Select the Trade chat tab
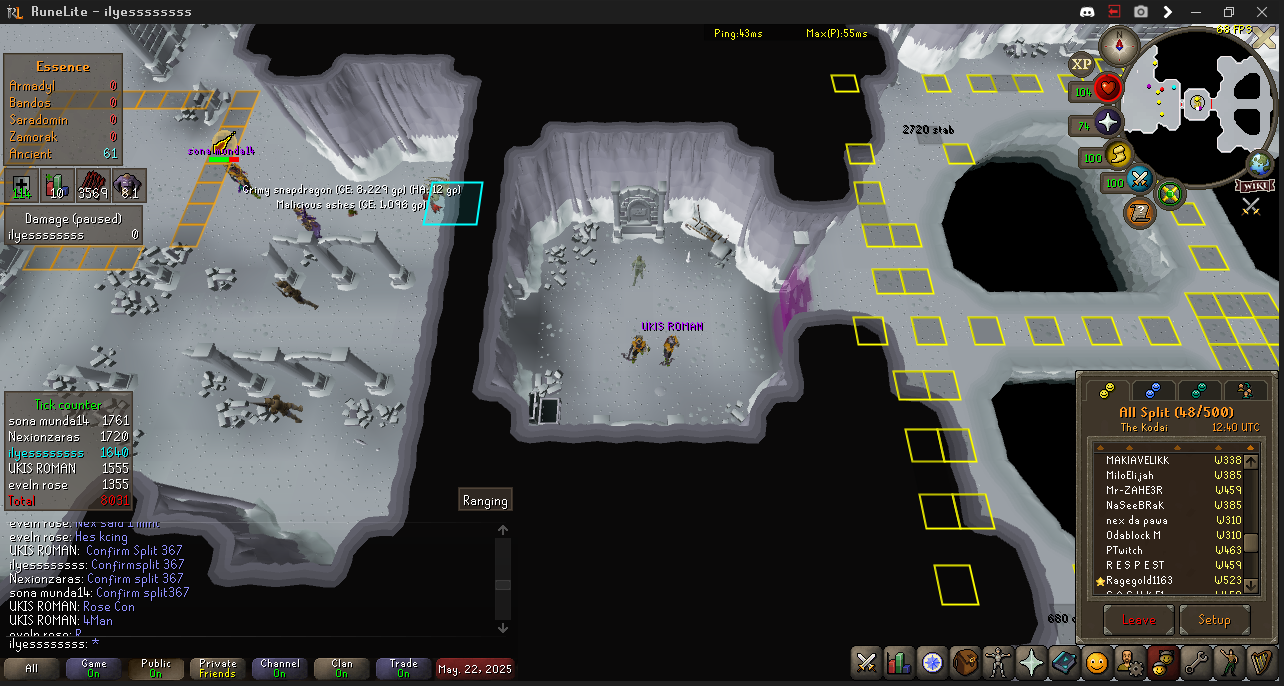1284x686 pixels. click(x=404, y=668)
